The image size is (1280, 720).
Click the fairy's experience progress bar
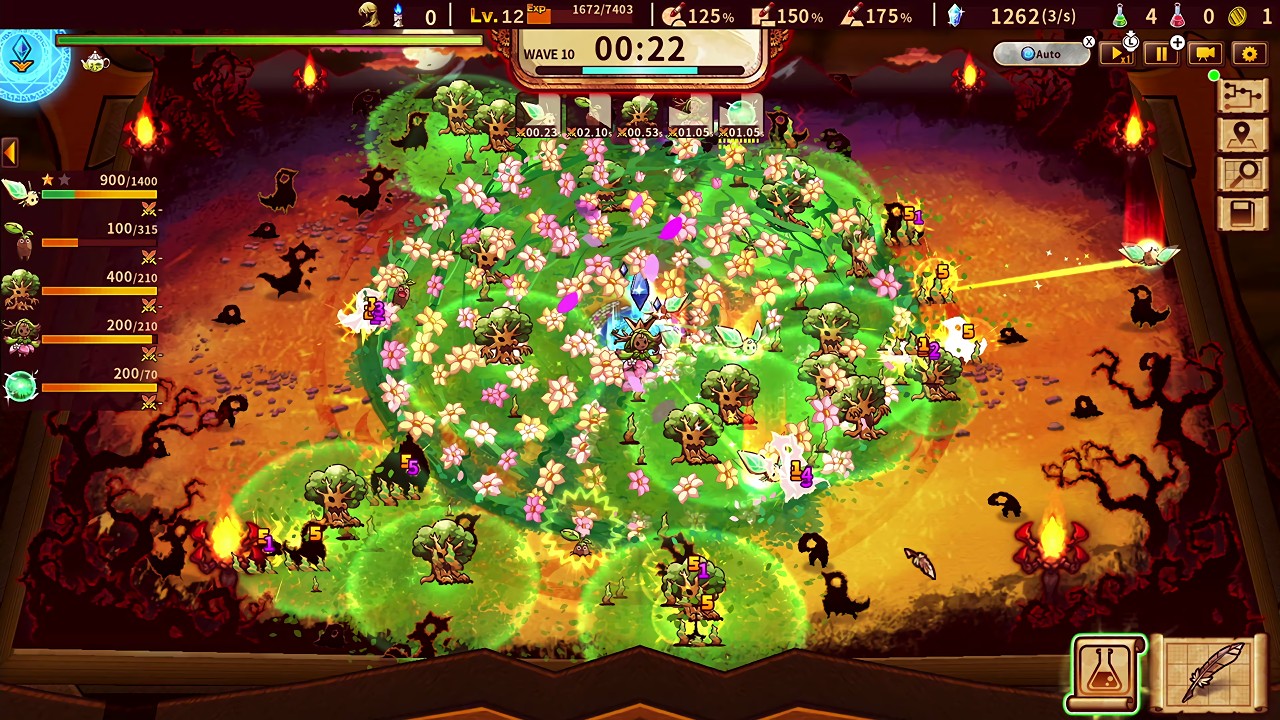point(99,194)
